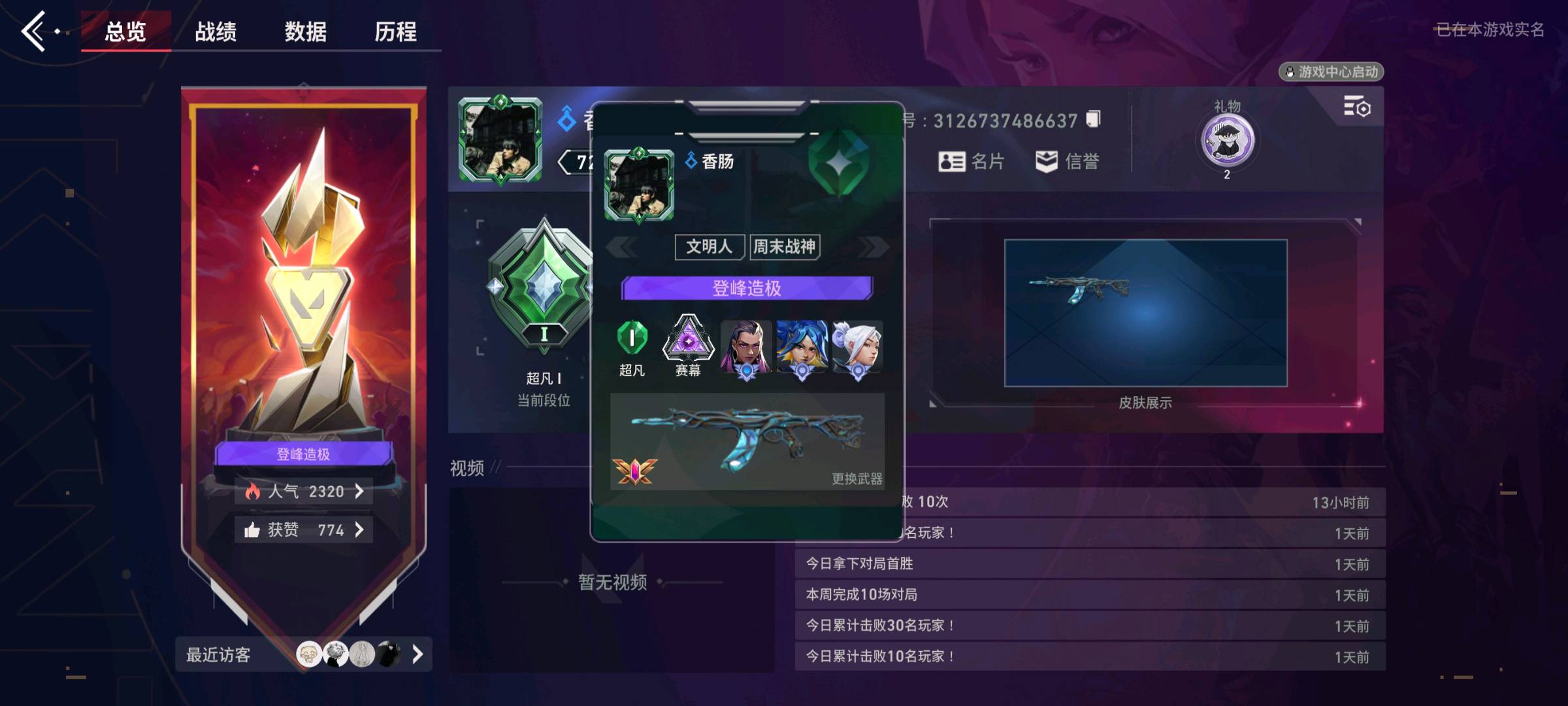Open the 礼物 gift avatar icon

point(1227,141)
